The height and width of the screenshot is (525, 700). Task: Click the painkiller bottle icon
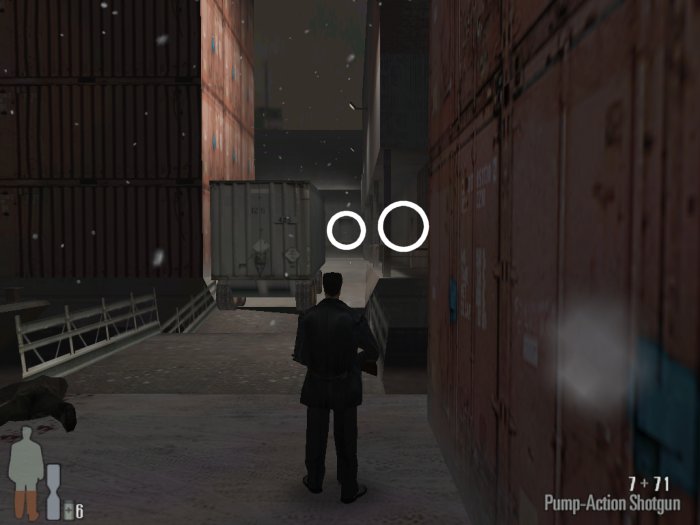coord(68,512)
